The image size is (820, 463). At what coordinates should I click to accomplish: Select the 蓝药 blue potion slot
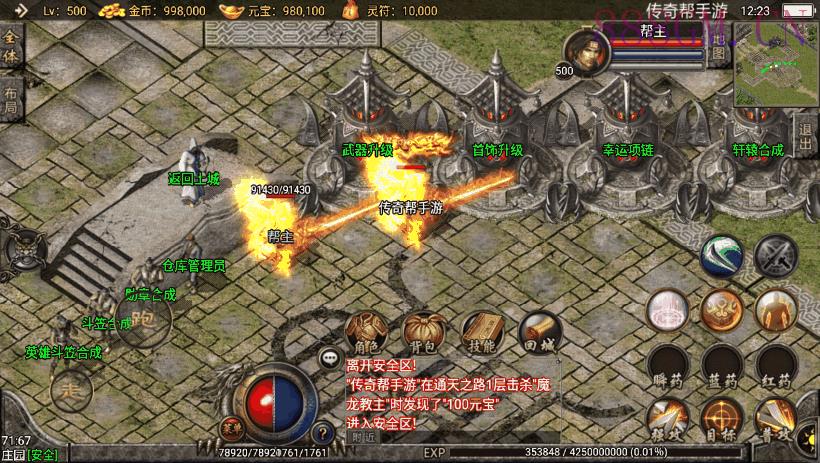click(x=721, y=366)
